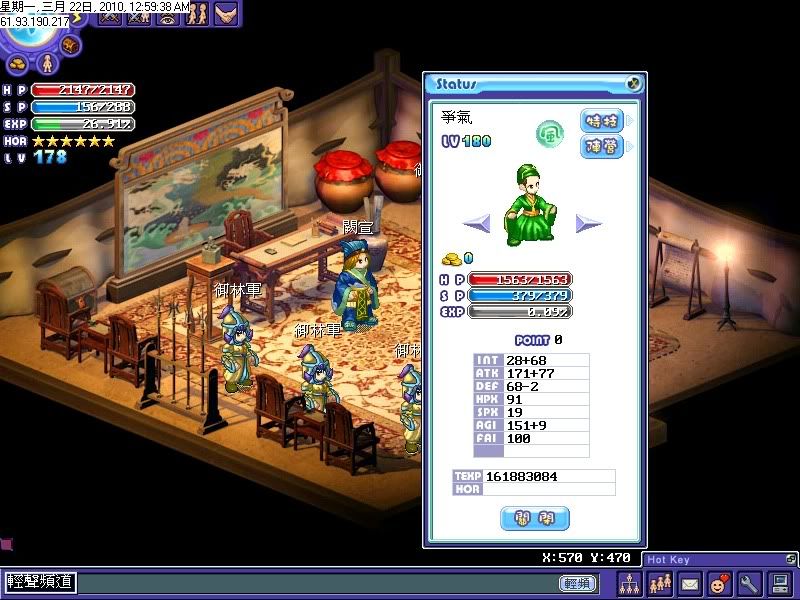Select the eye icon in the top bar
800x600 pixels.
[167, 14]
